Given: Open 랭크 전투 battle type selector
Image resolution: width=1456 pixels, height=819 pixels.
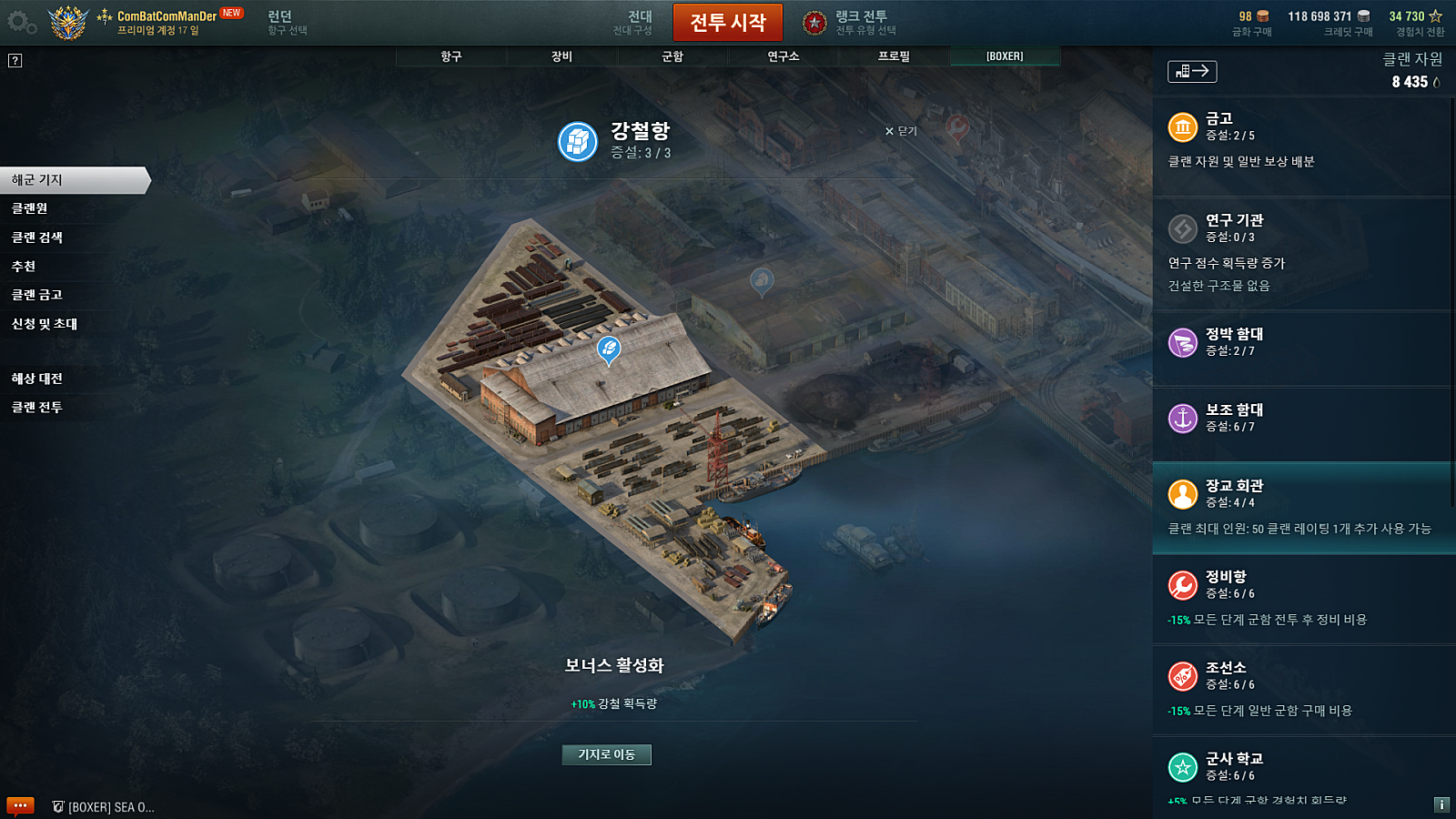Looking at the screenshot, I should [x=849, y=23].
